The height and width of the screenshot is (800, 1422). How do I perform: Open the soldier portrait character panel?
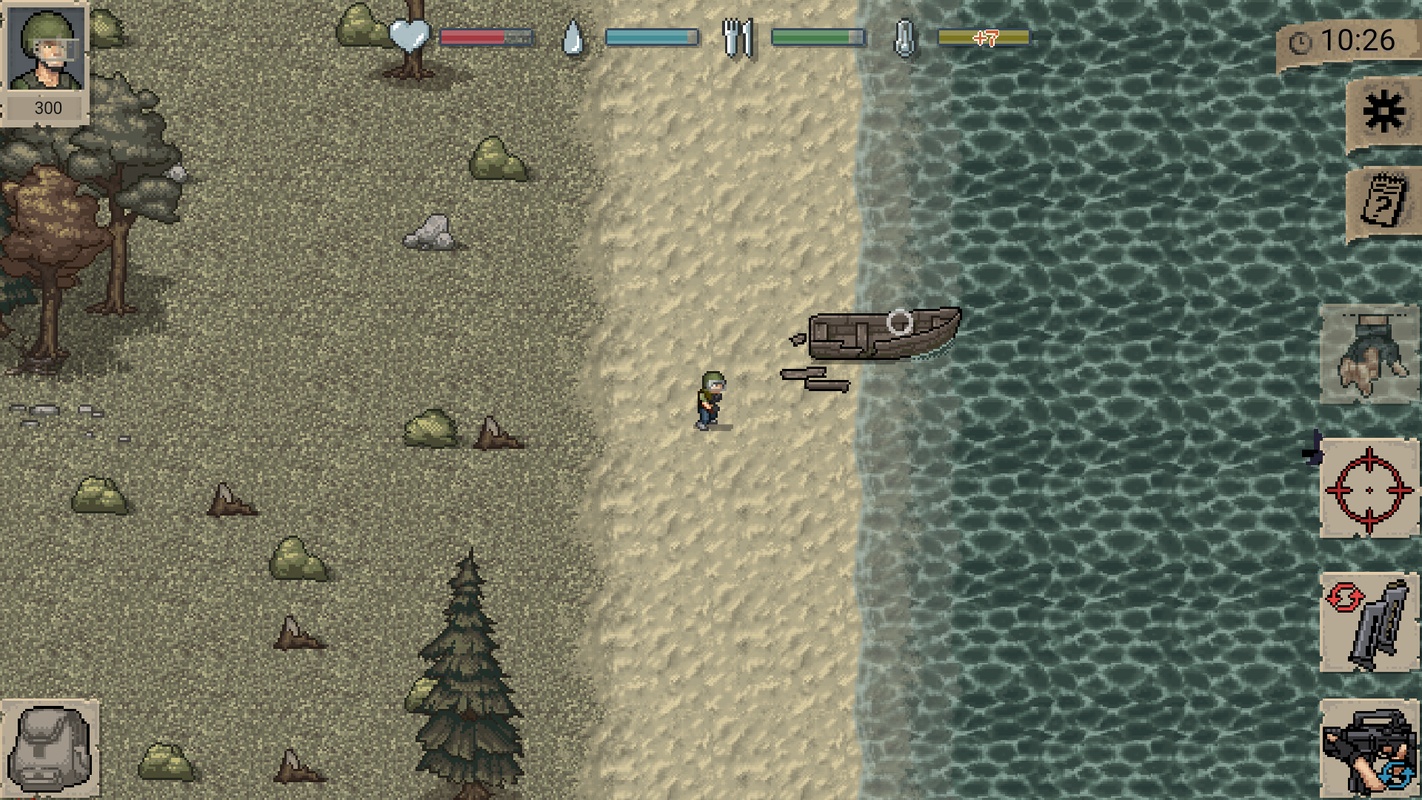(45, 50)
